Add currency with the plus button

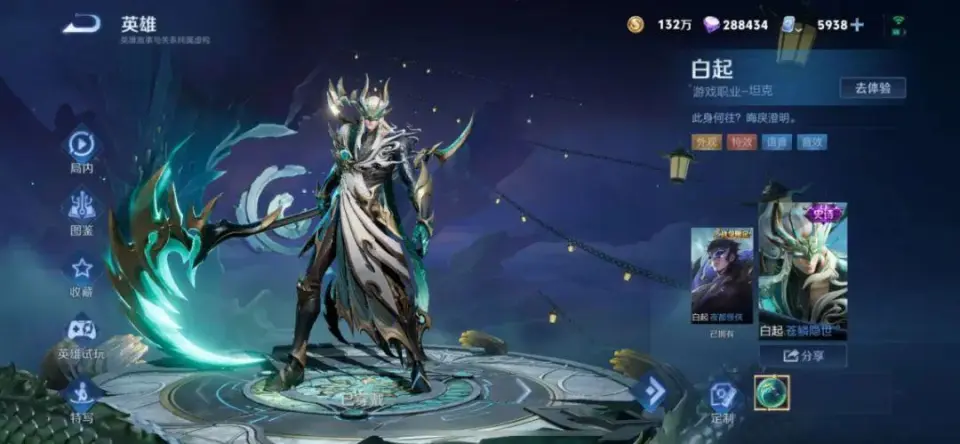click(856, 25)
